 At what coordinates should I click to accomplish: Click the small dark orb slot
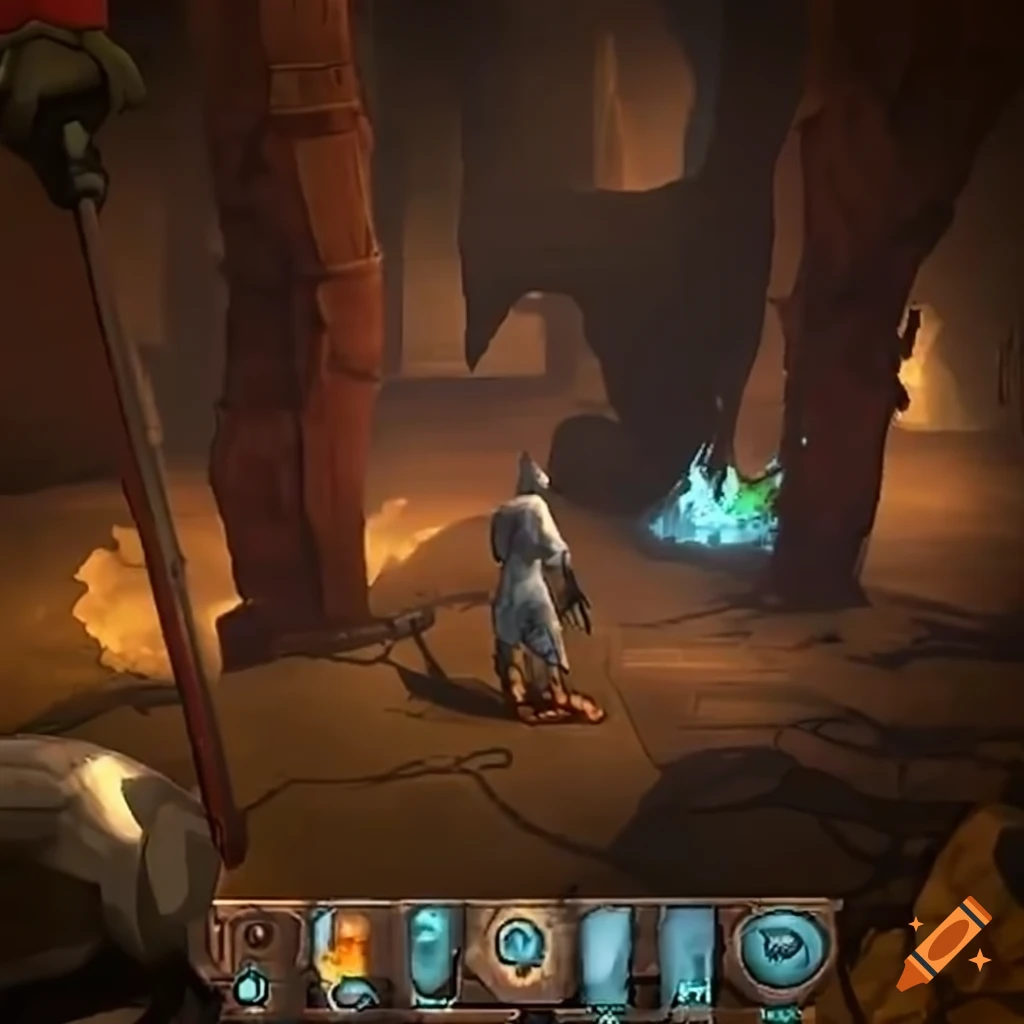point(258,936)
